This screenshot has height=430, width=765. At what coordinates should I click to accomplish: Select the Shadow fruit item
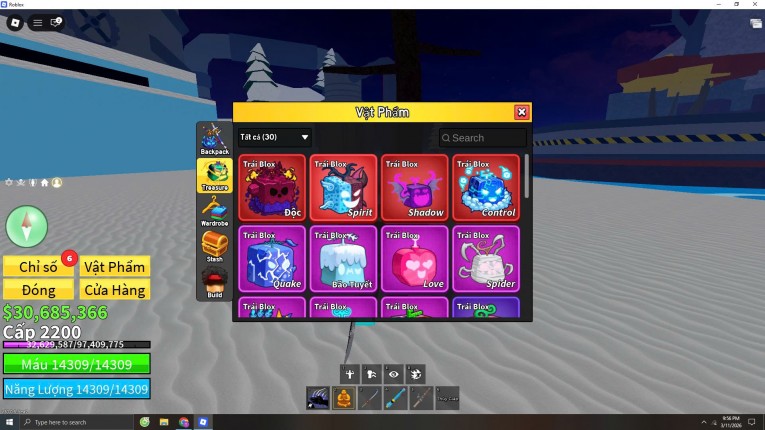pyautogui.click(x=414, y=187)
